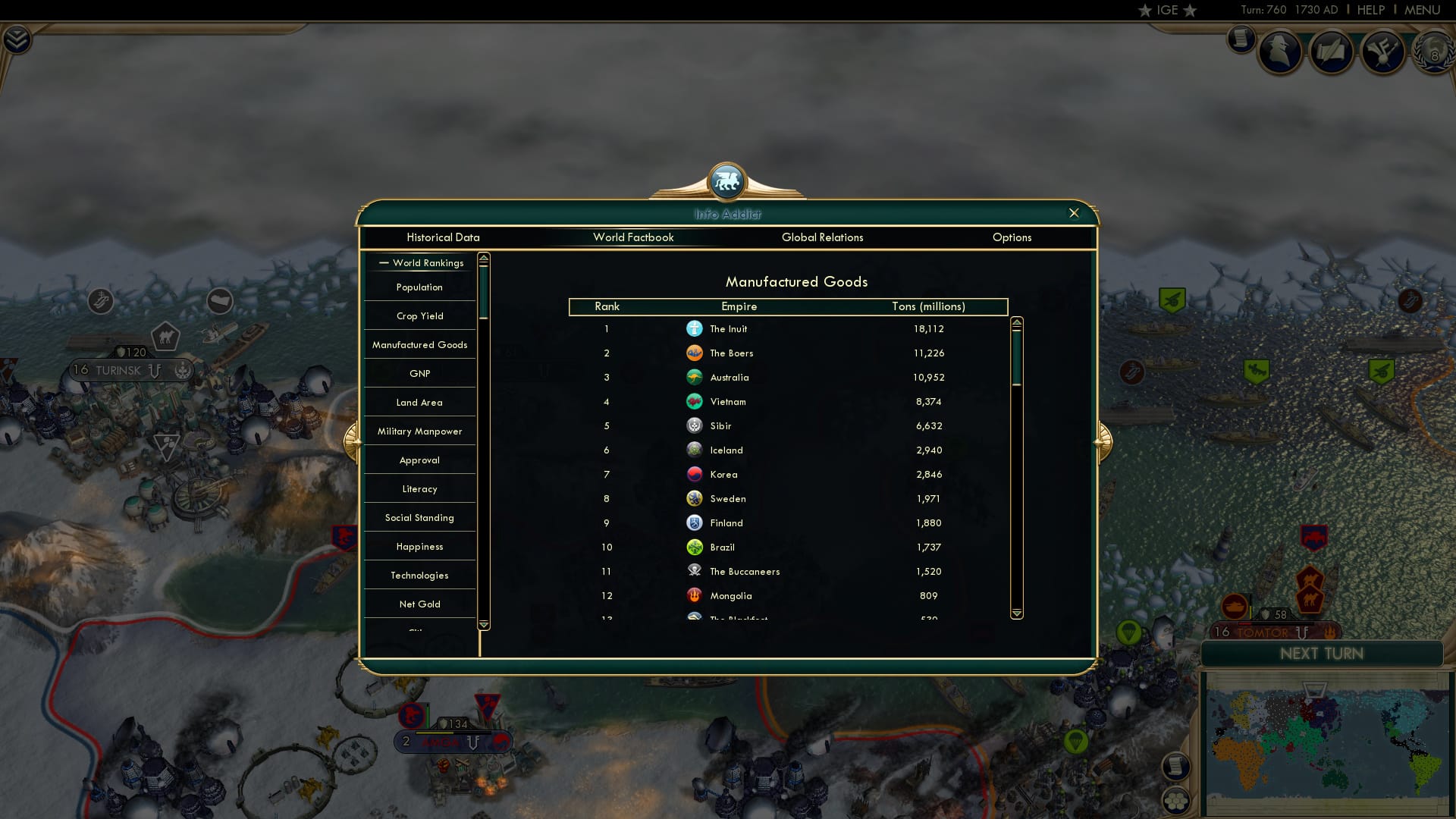The image size is (1456, 819).
Task: Select the Population ranking category
Action: pos(419,287)
